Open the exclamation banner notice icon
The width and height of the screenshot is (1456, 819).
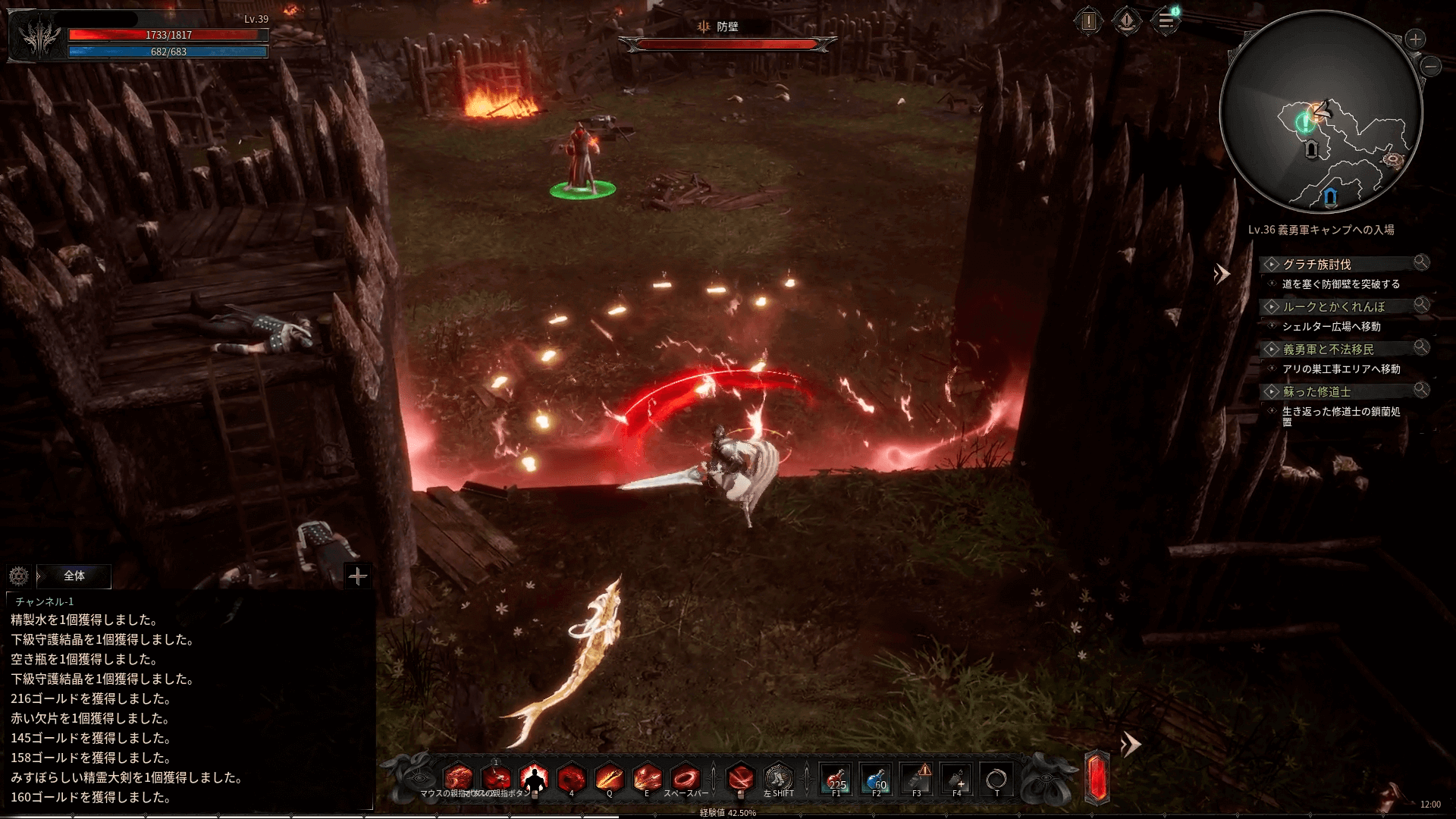tap(1089, 21)
